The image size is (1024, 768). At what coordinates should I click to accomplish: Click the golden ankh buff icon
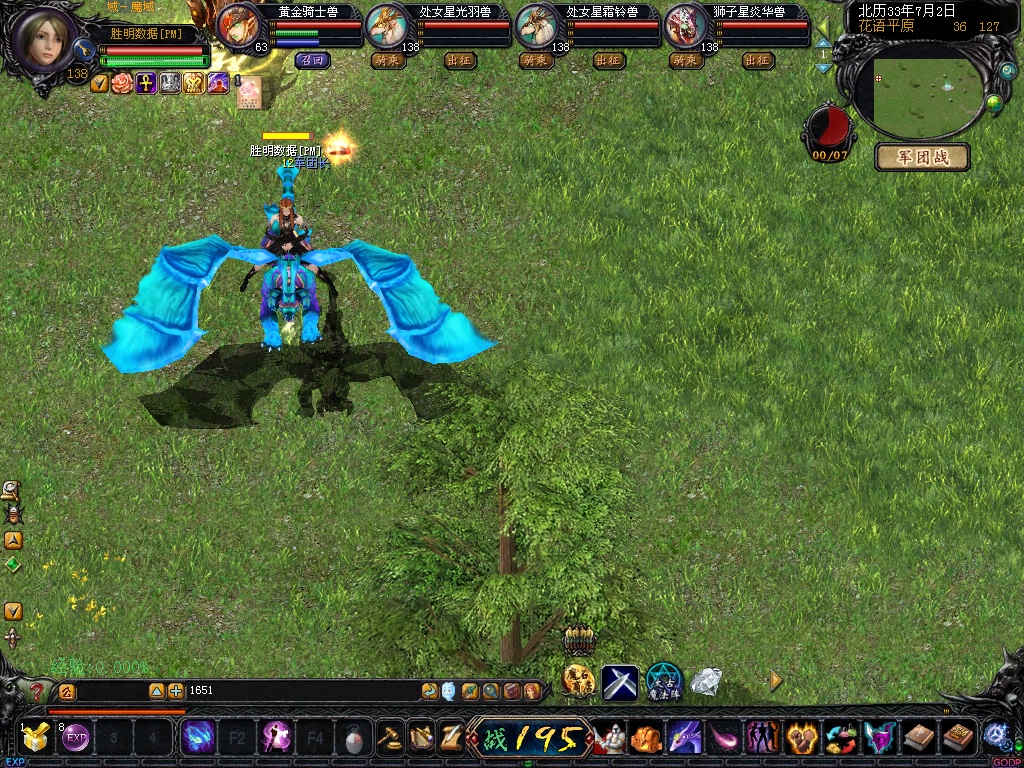tap(146, 83)
